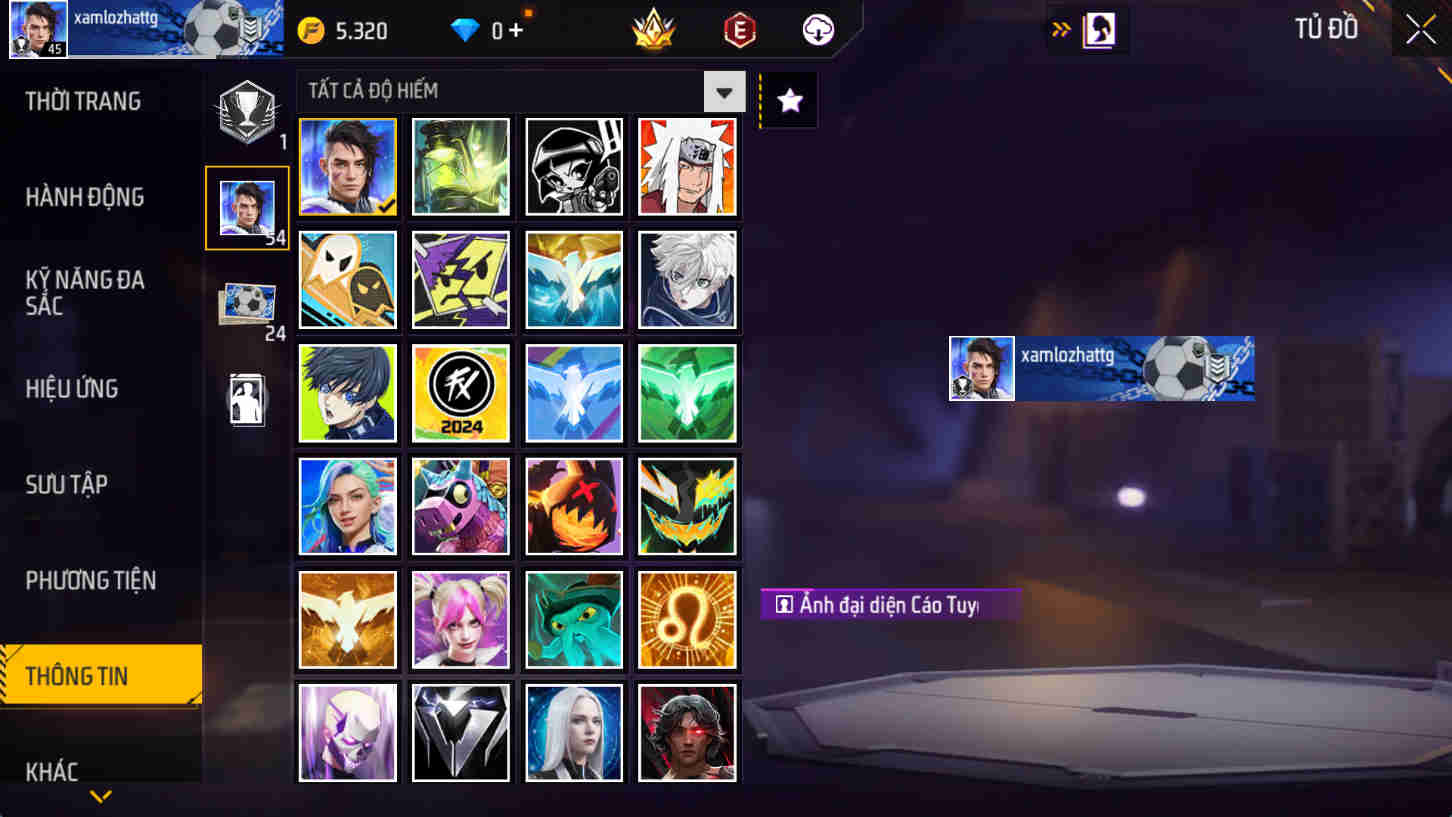Click the yellow checkmark on the equipped avatar
1452x817 pixels.
click(x=385, y=206)
